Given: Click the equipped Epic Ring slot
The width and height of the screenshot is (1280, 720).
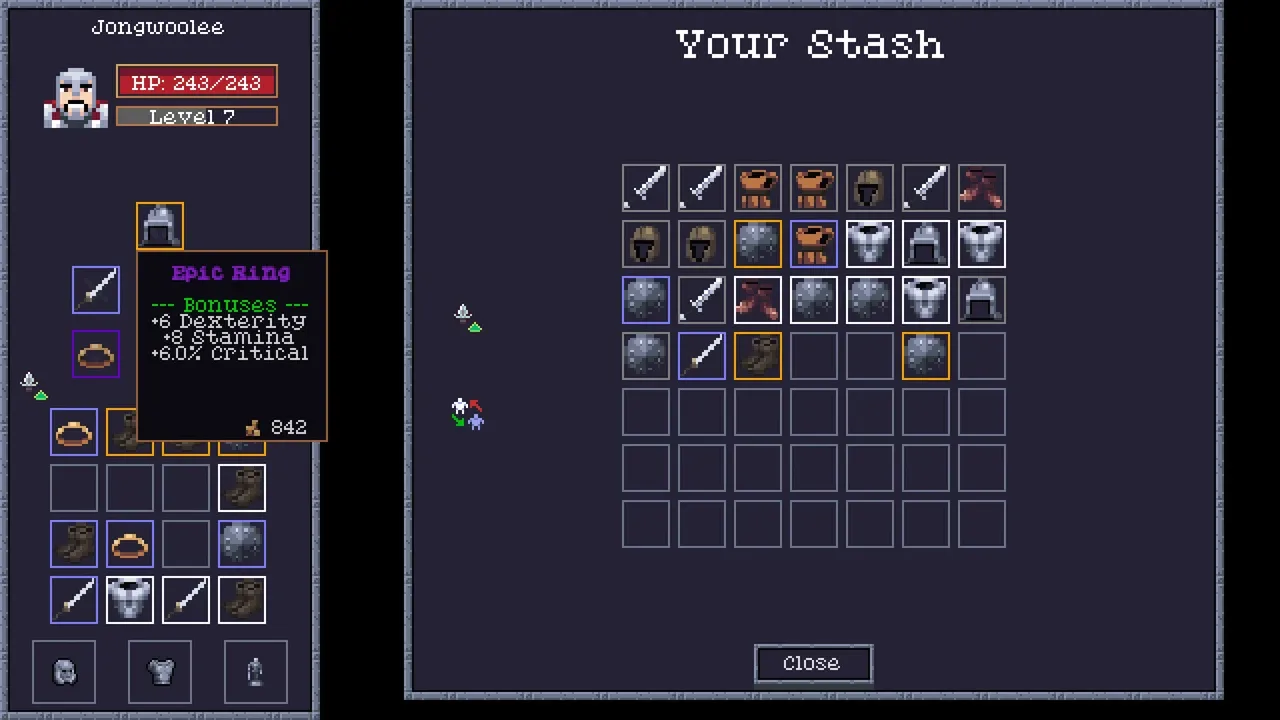Looking at the screenshot, I should pos(96,355).
